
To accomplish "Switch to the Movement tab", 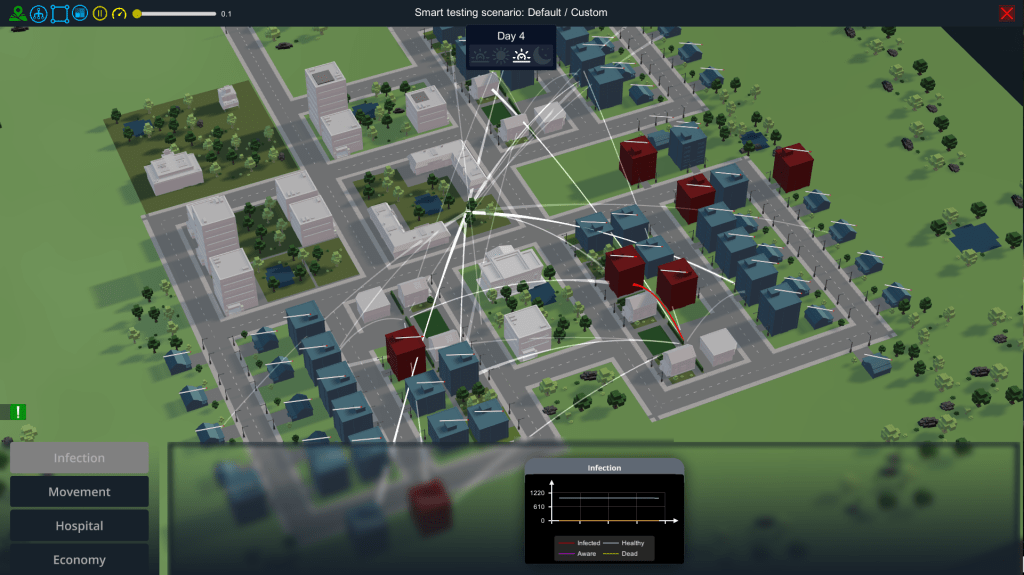I will 79,492.
